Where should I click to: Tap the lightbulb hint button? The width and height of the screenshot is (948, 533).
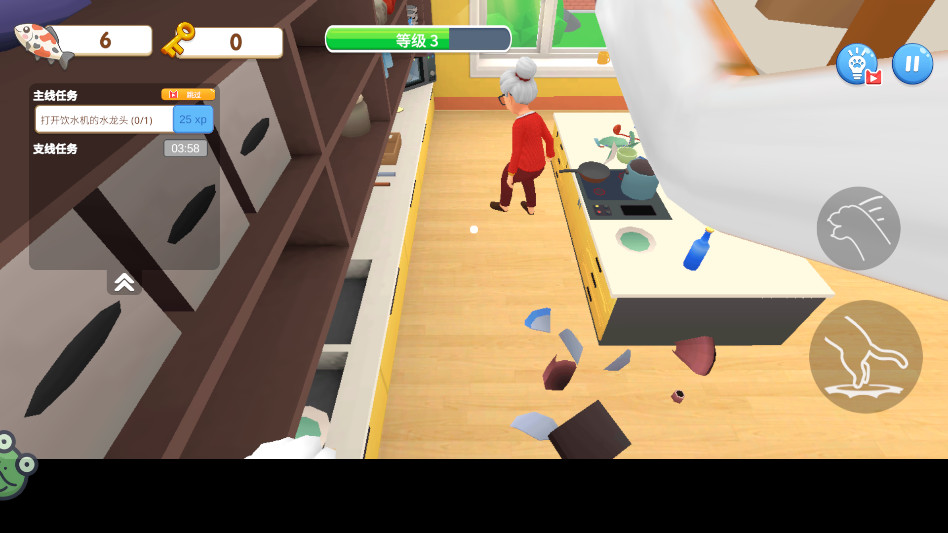click(x=857, y=64)
